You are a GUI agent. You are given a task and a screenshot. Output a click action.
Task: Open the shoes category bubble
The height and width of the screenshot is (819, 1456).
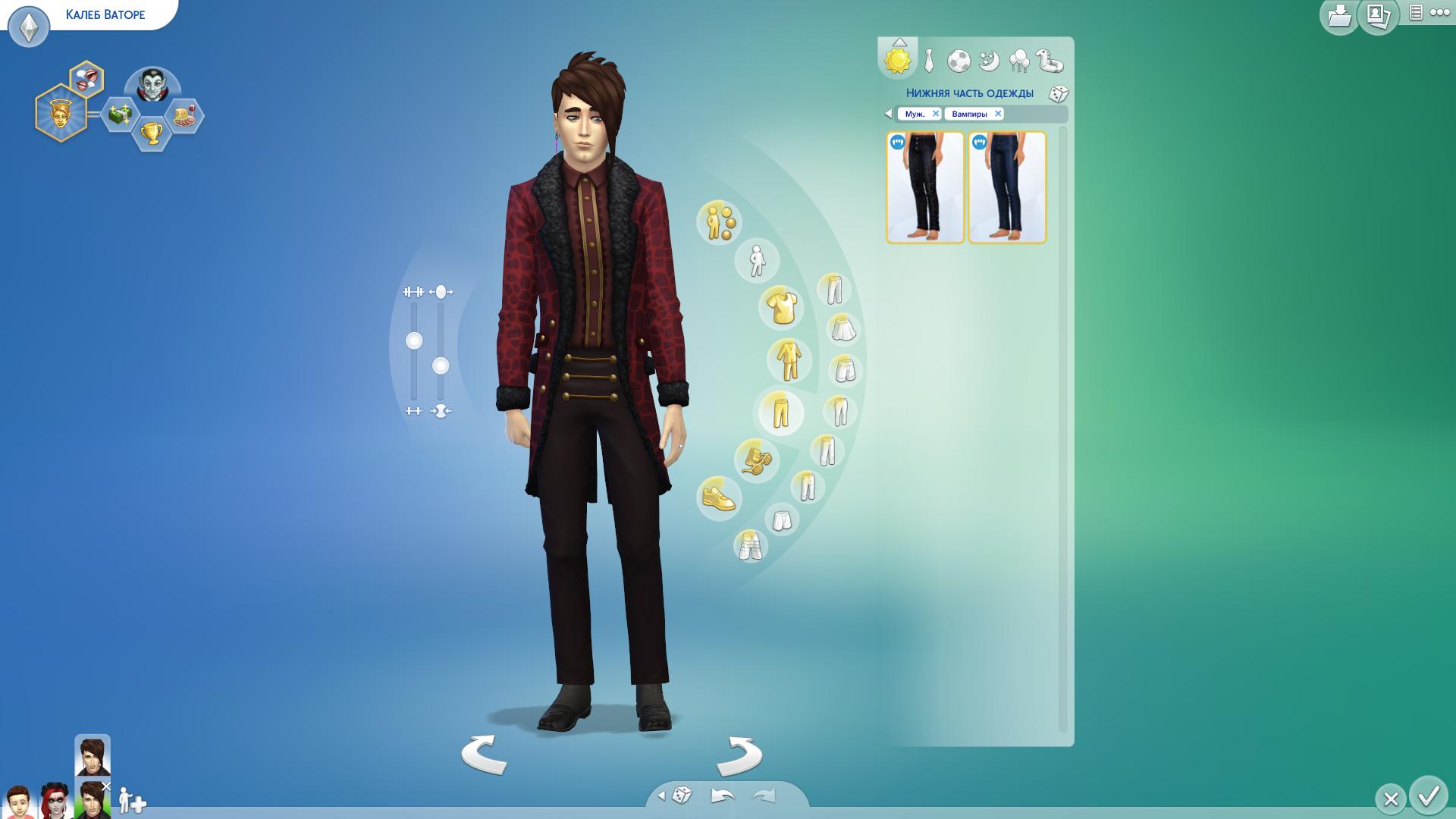click(718, 498)
